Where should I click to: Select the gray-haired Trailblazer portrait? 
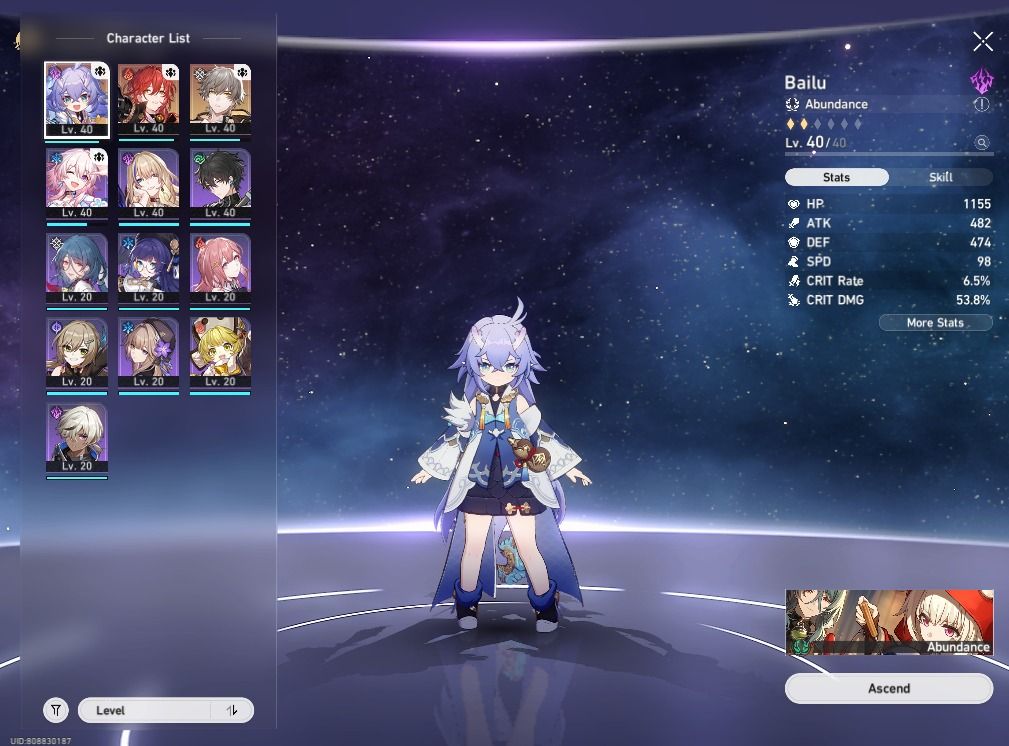coord(220,99)
